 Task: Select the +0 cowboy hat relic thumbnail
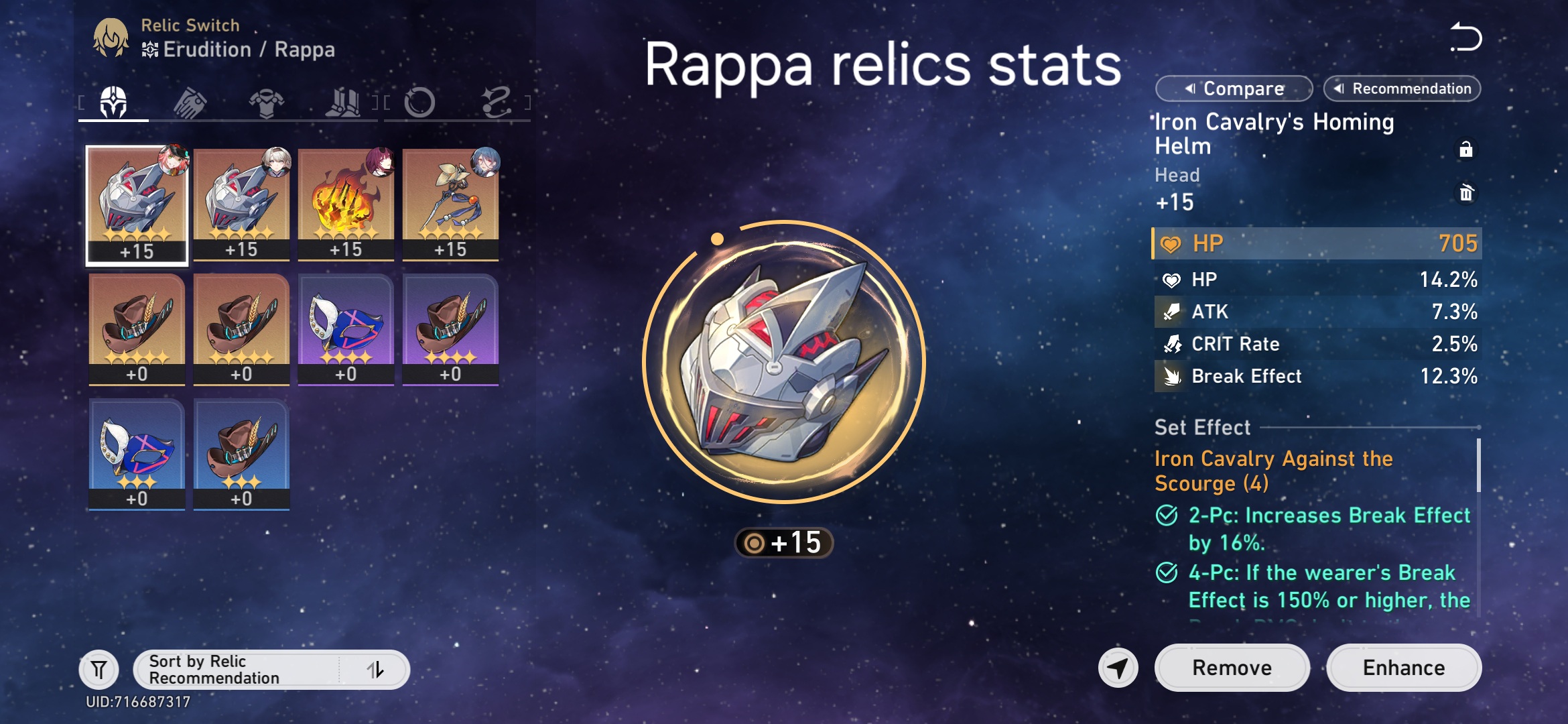pos(137,328)
